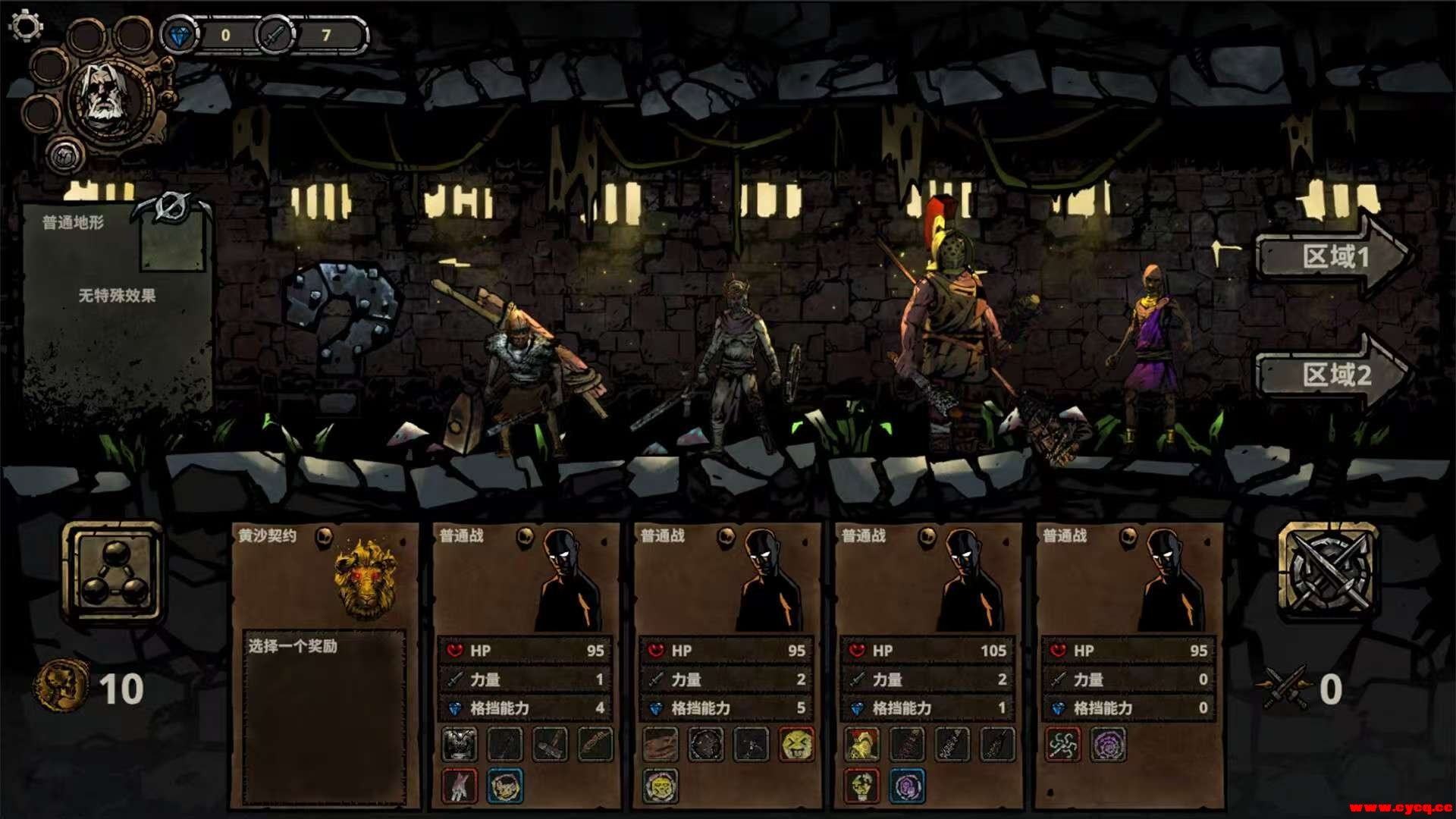
Task: Click the crossed swords battle button
Action: (x=1327, y=570)
